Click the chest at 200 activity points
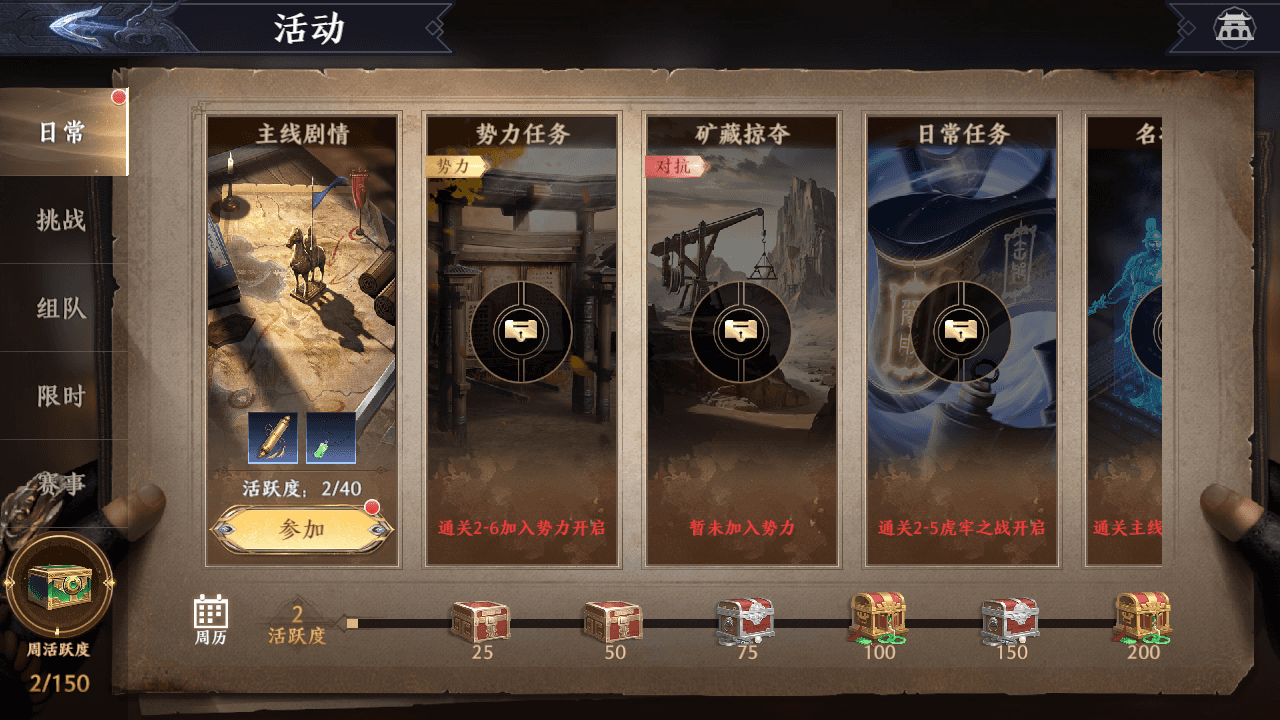Image resolution: width=1280 pixels, height=720 pixels. 1141,620
